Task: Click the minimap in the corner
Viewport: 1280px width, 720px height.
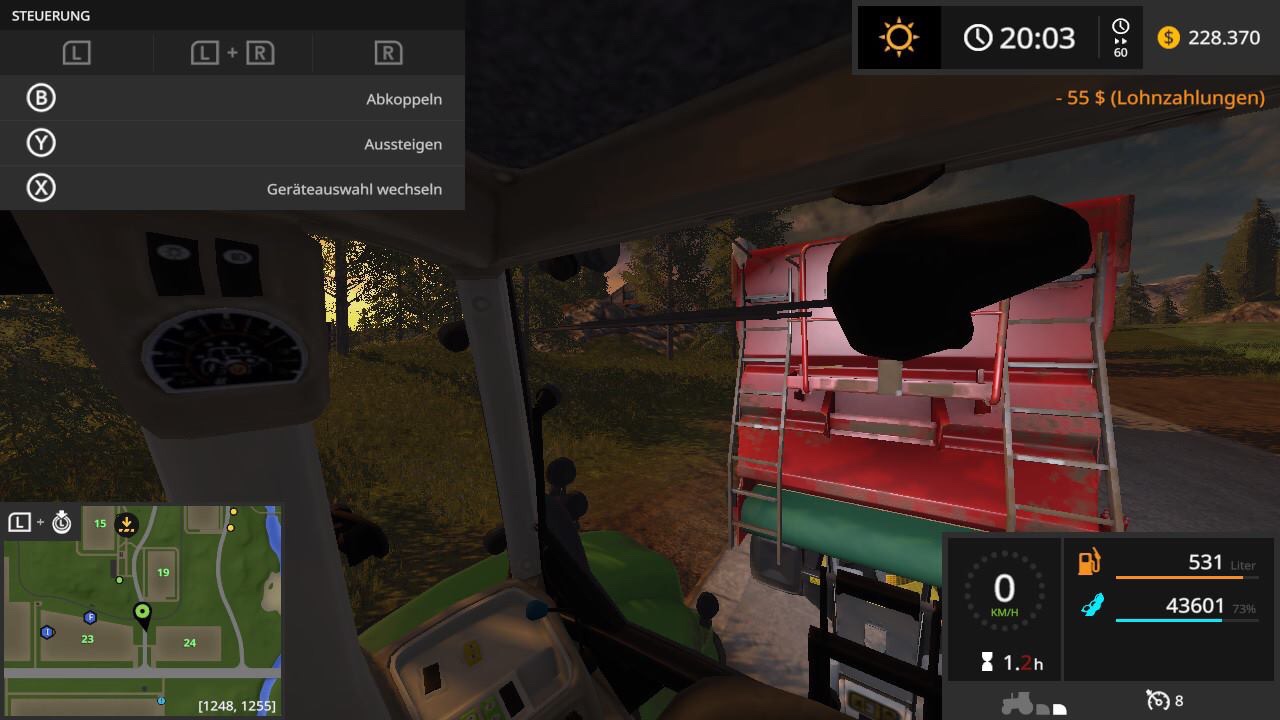Action: tap(142, 610)
